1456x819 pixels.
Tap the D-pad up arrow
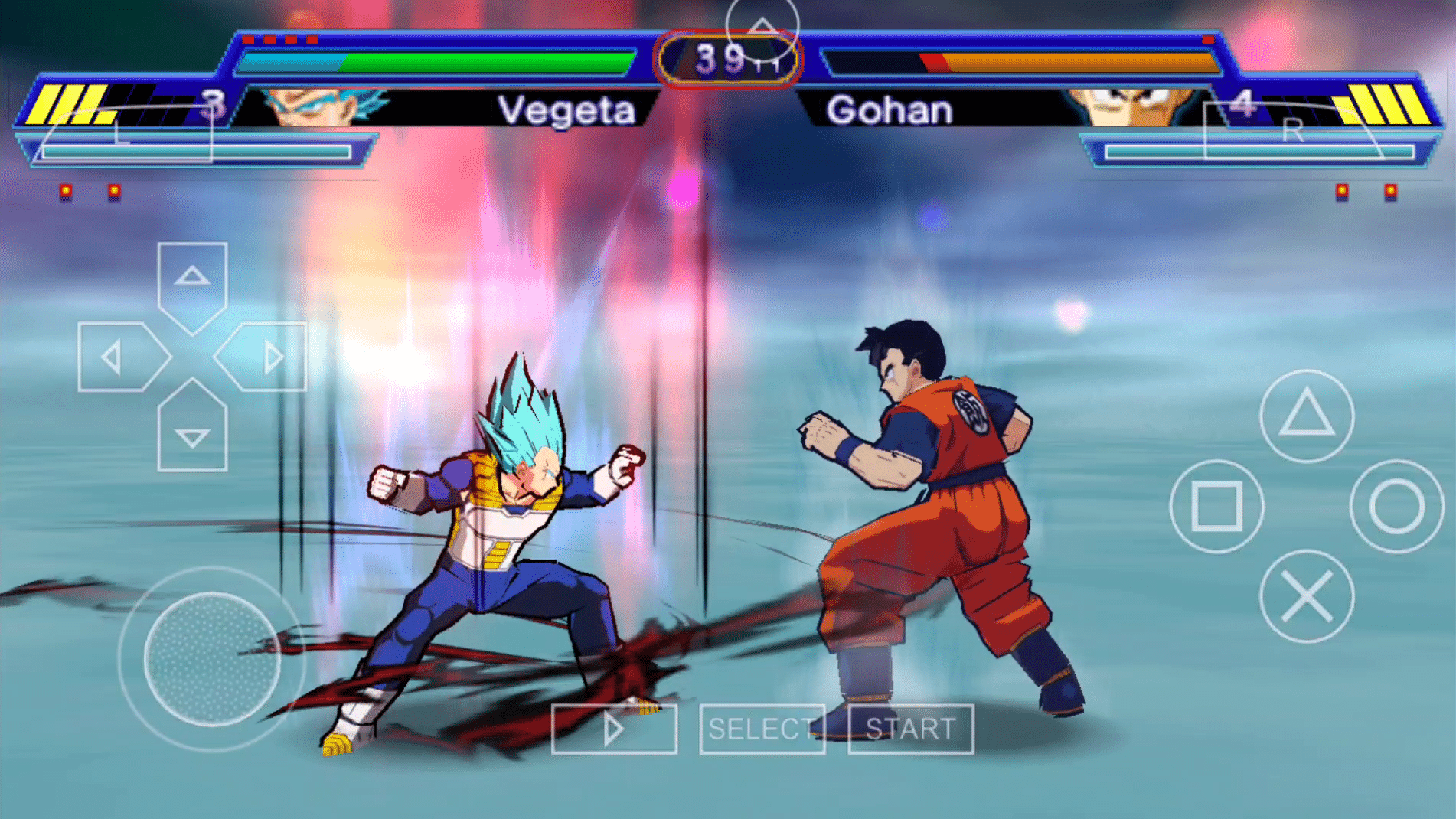point(192,277)
